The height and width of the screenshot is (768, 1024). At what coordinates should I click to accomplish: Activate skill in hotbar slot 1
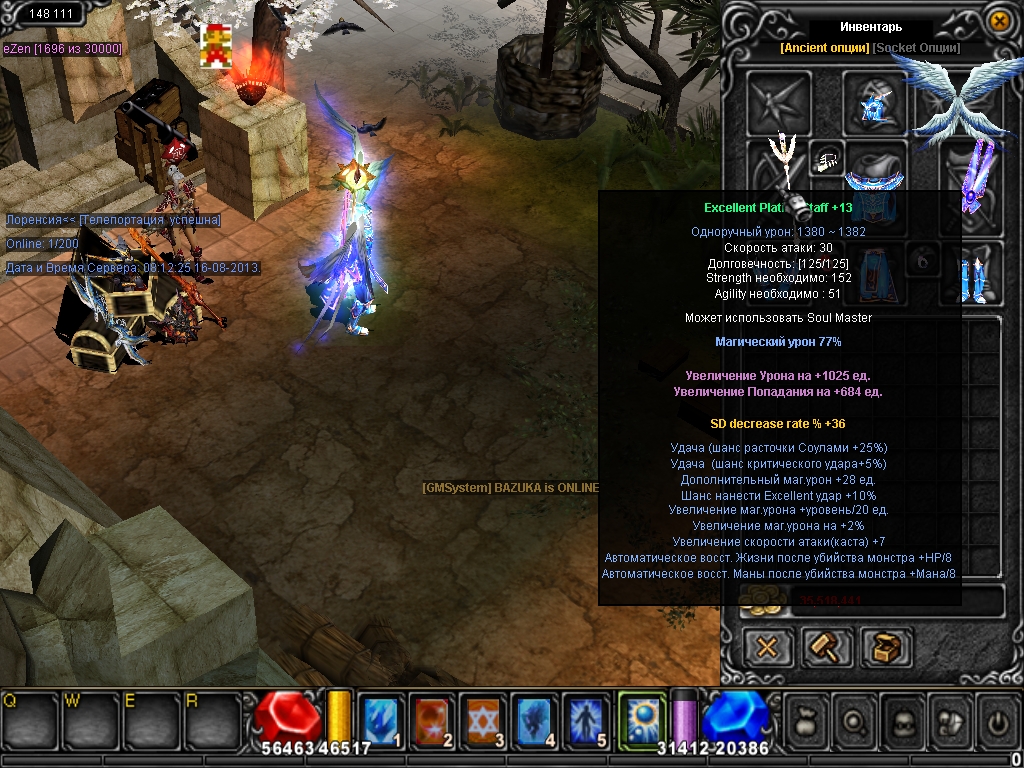[x=382, y=718]
